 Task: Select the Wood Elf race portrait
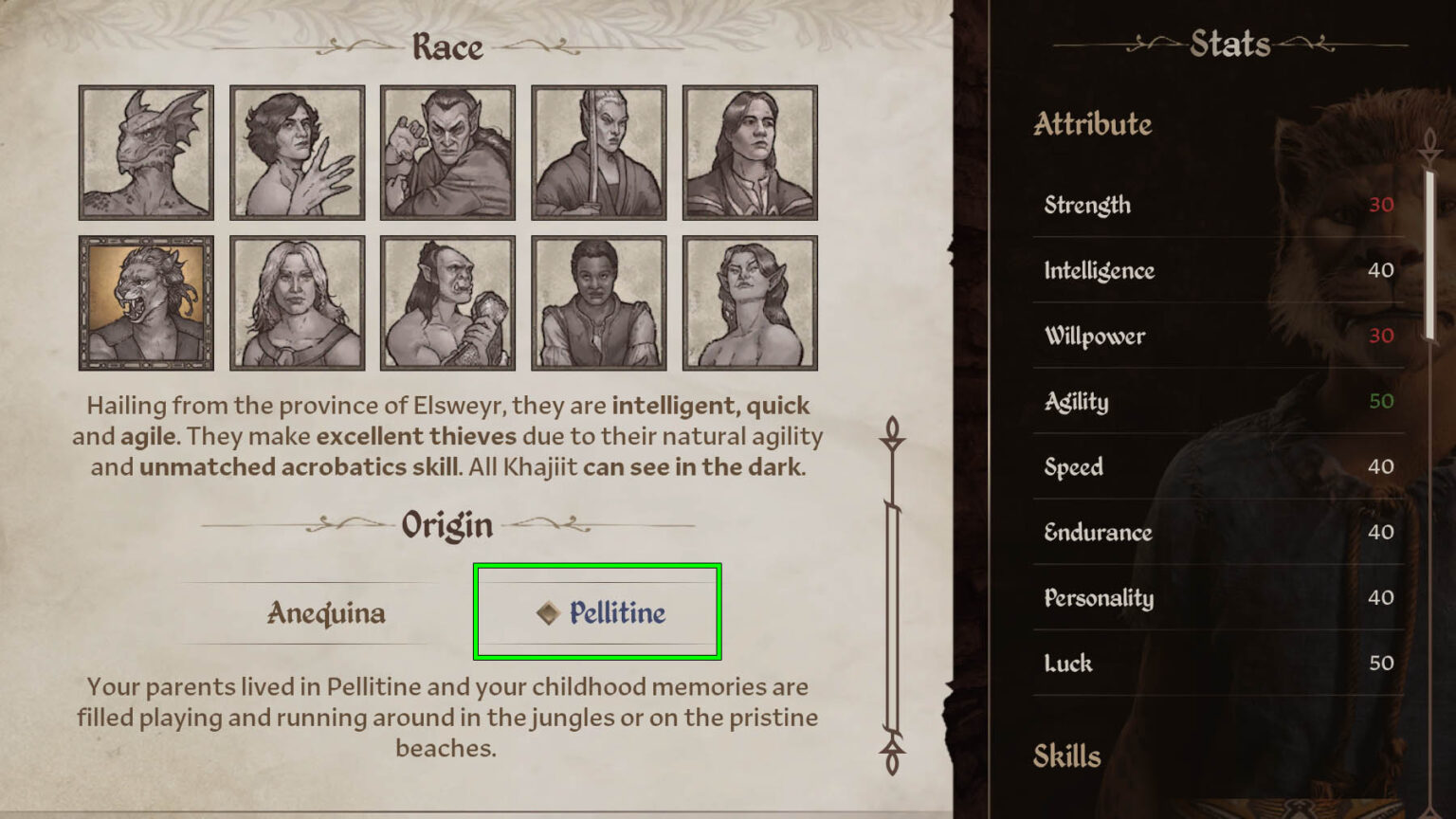click(751, 301)
